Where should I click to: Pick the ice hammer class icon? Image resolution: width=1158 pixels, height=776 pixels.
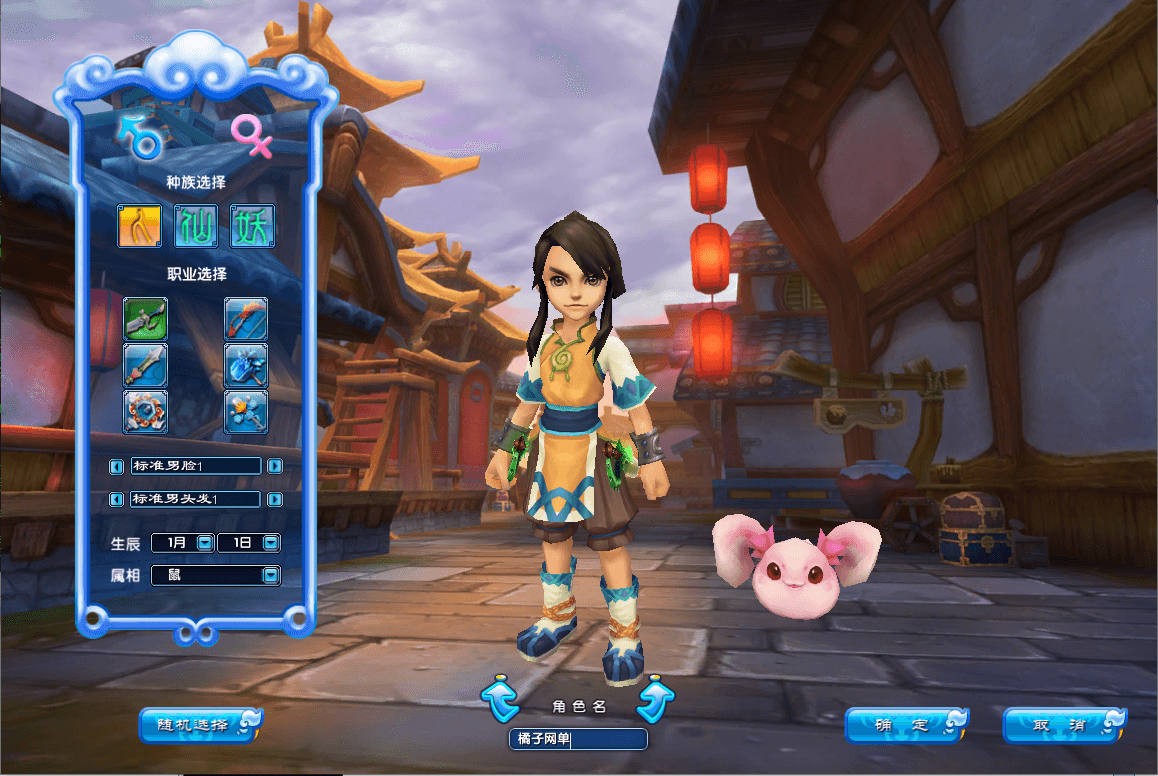pyautogui.click(x=245, y=365)
